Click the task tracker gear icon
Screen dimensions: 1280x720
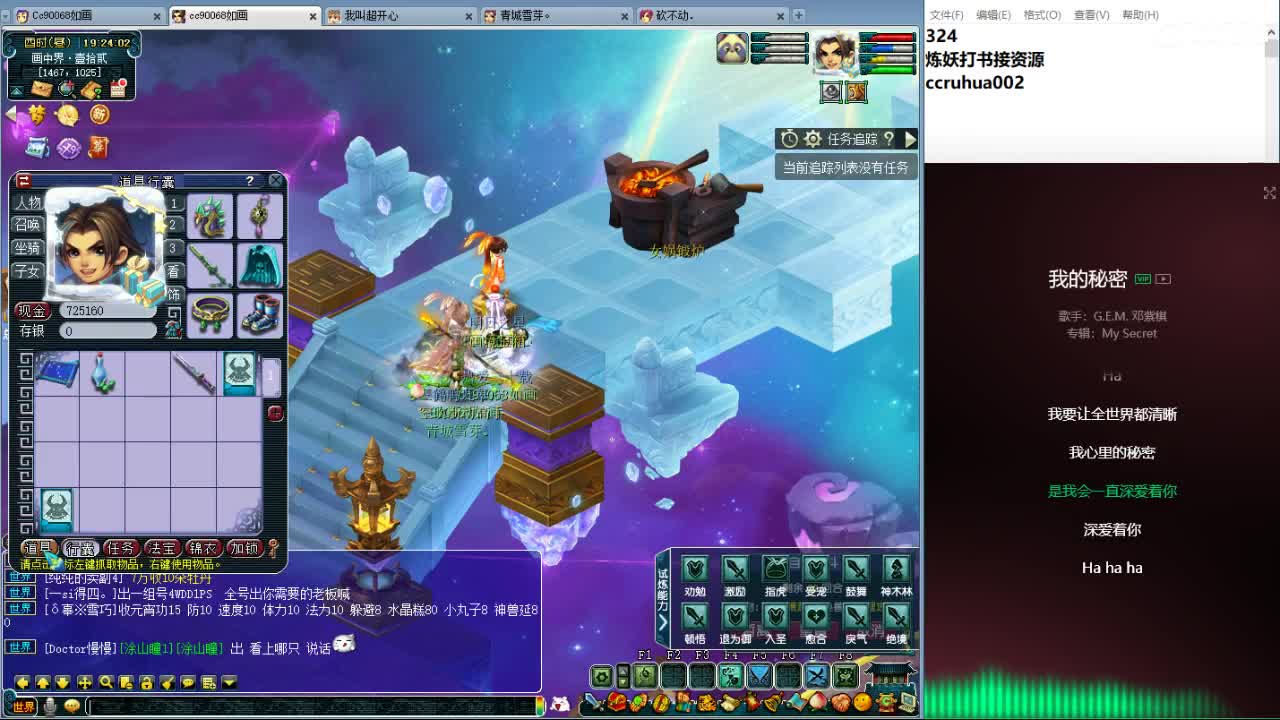click(813, 138)
